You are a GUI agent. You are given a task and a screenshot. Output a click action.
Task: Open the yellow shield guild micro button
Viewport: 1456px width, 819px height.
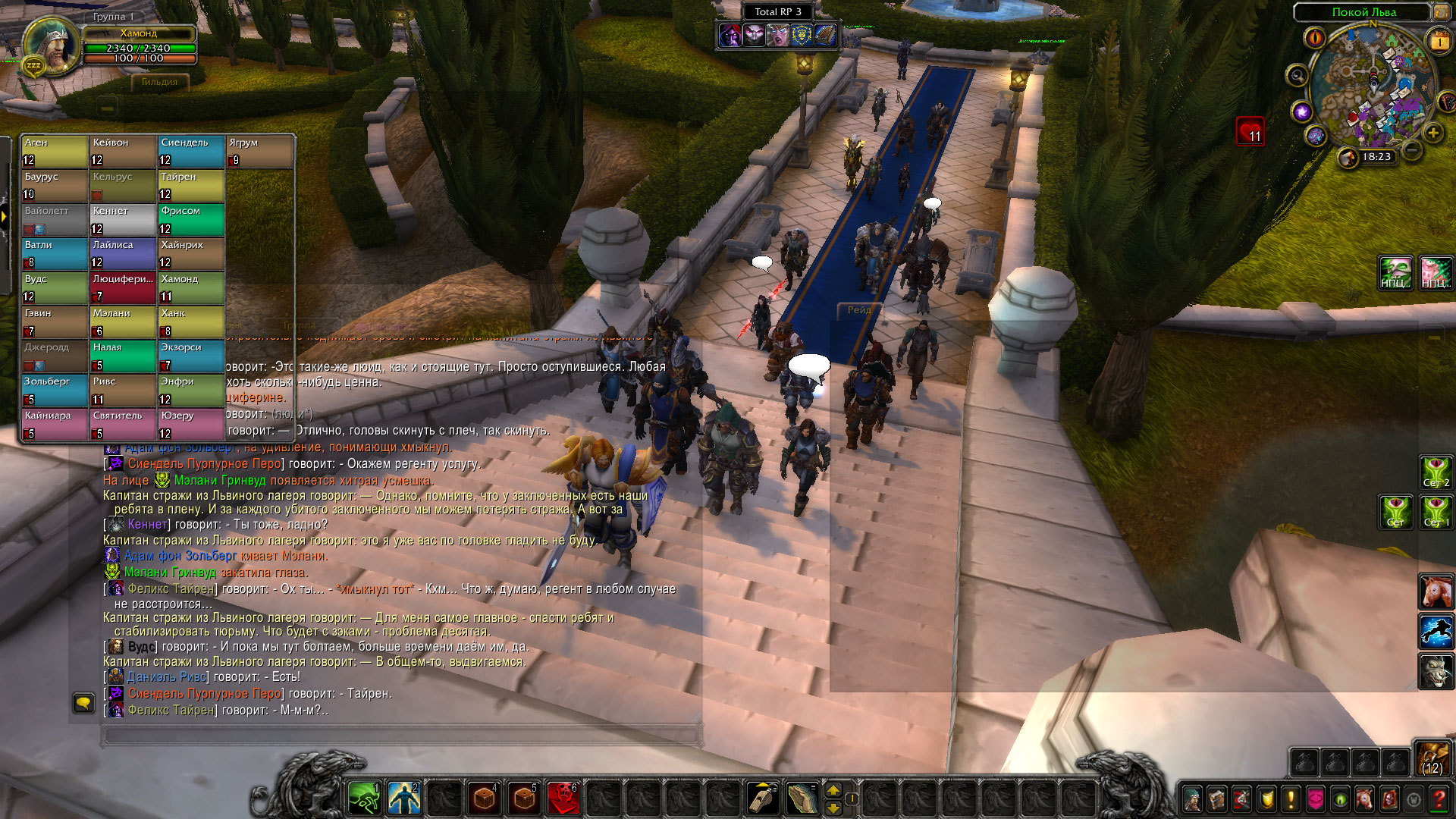click(x=1266, y=799)
